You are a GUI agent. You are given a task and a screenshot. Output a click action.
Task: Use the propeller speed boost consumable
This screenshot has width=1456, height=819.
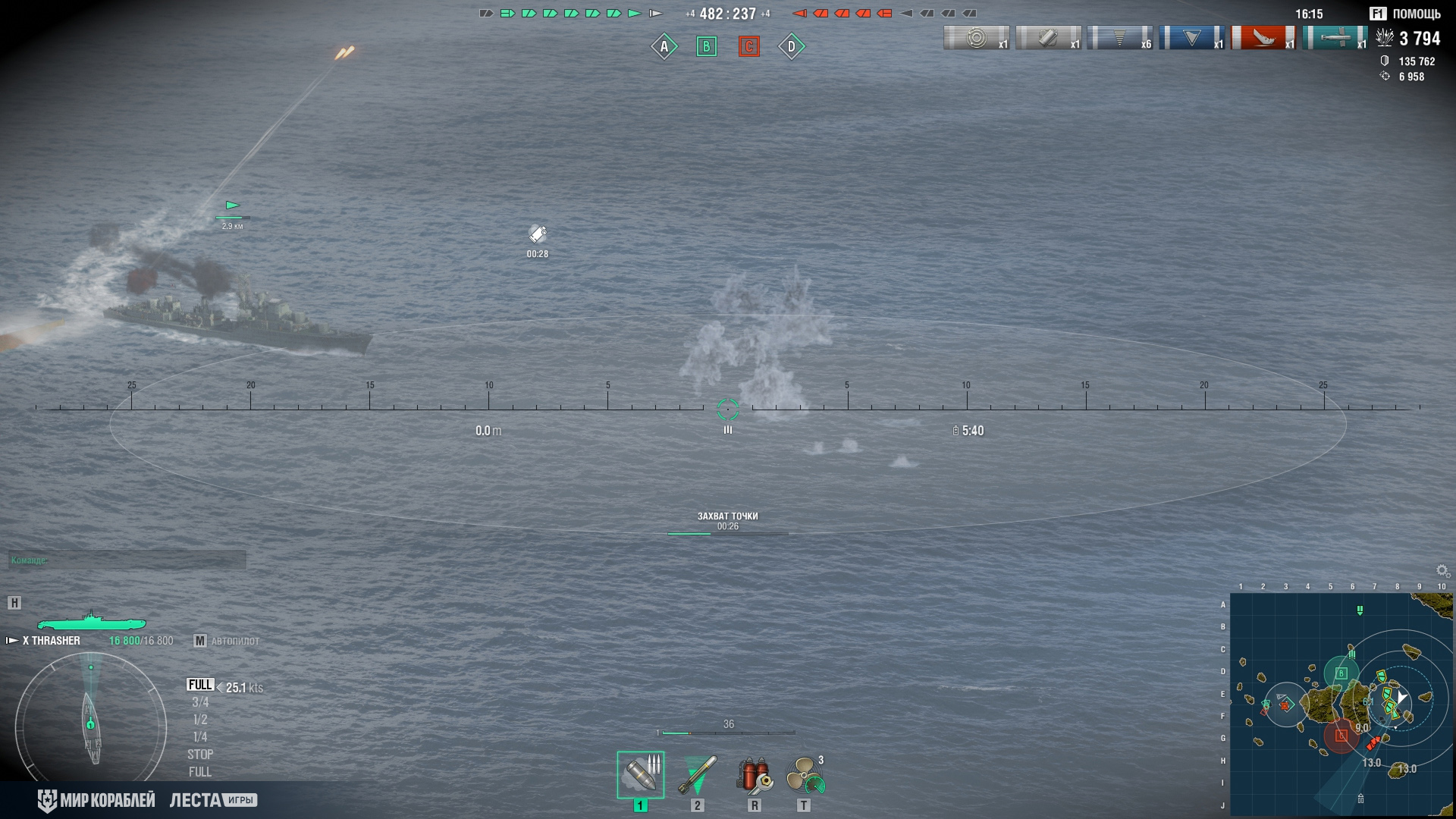click(x=804, y=774)
